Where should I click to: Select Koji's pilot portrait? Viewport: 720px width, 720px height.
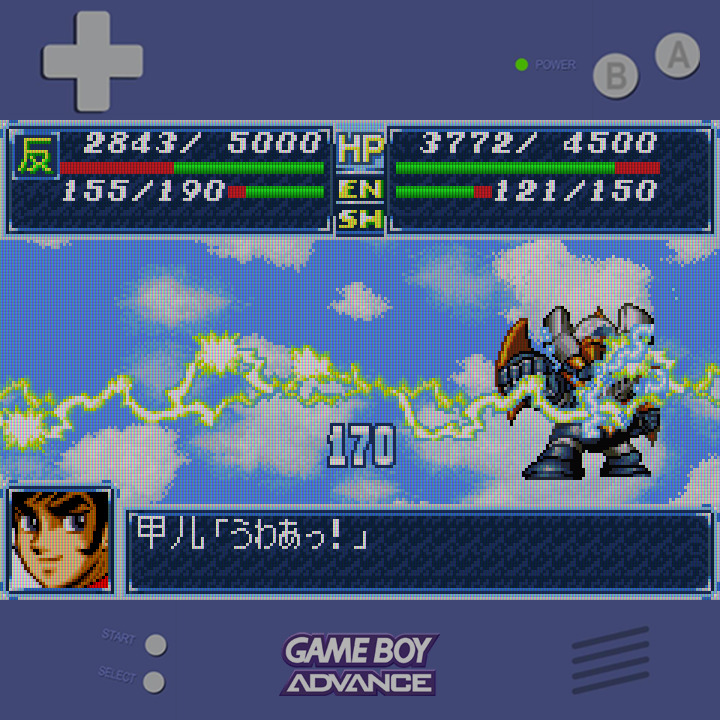pos(59,541)
